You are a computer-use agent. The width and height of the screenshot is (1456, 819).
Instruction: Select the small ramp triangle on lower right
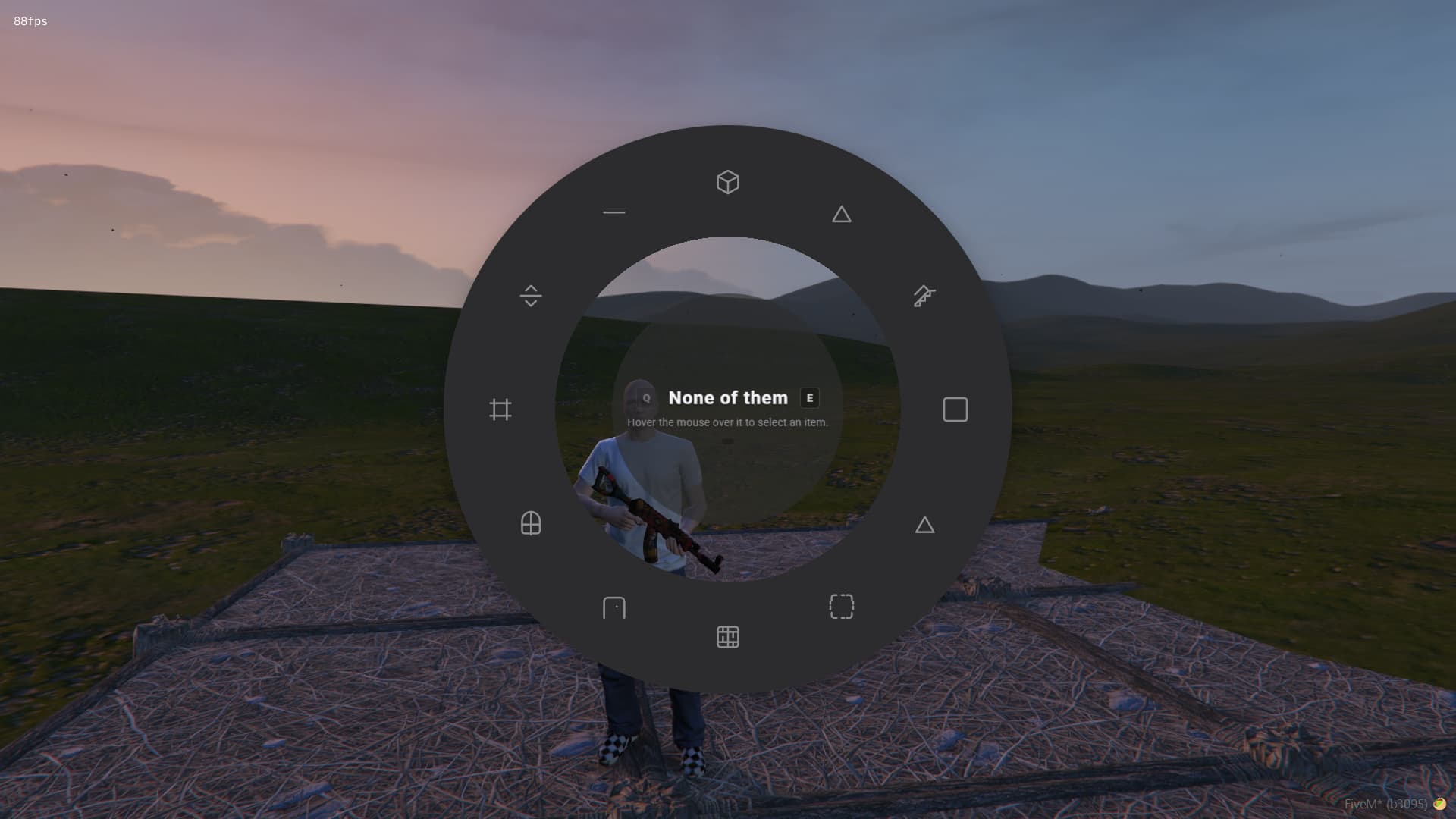pos(925,524)
